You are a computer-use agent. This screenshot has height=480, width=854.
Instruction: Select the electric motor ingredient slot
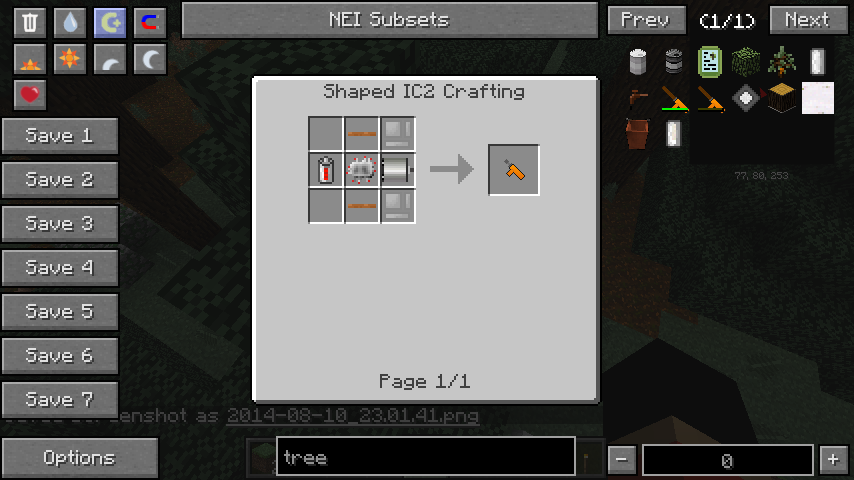398,171
